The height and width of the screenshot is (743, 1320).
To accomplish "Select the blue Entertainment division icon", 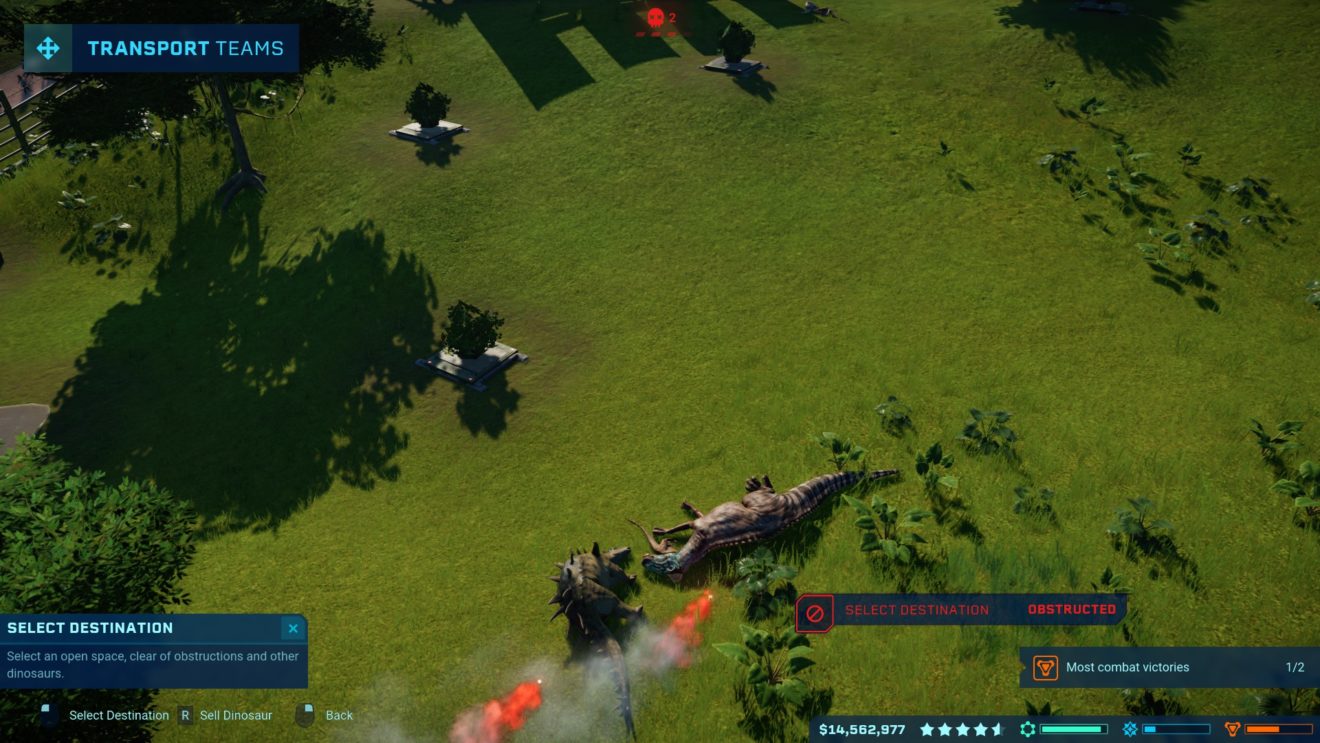I will (1130, 729).
